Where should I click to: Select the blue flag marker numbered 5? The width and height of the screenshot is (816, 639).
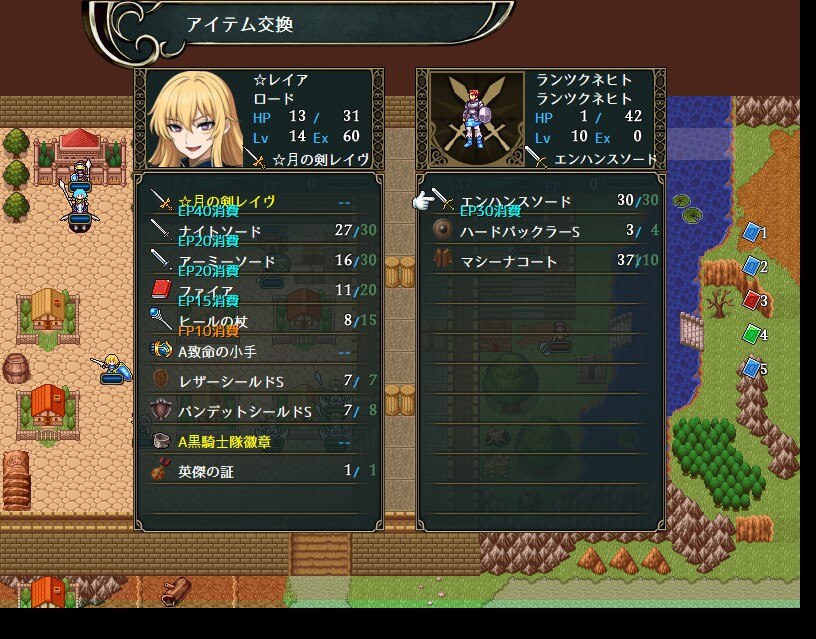(x=750, y=369)
